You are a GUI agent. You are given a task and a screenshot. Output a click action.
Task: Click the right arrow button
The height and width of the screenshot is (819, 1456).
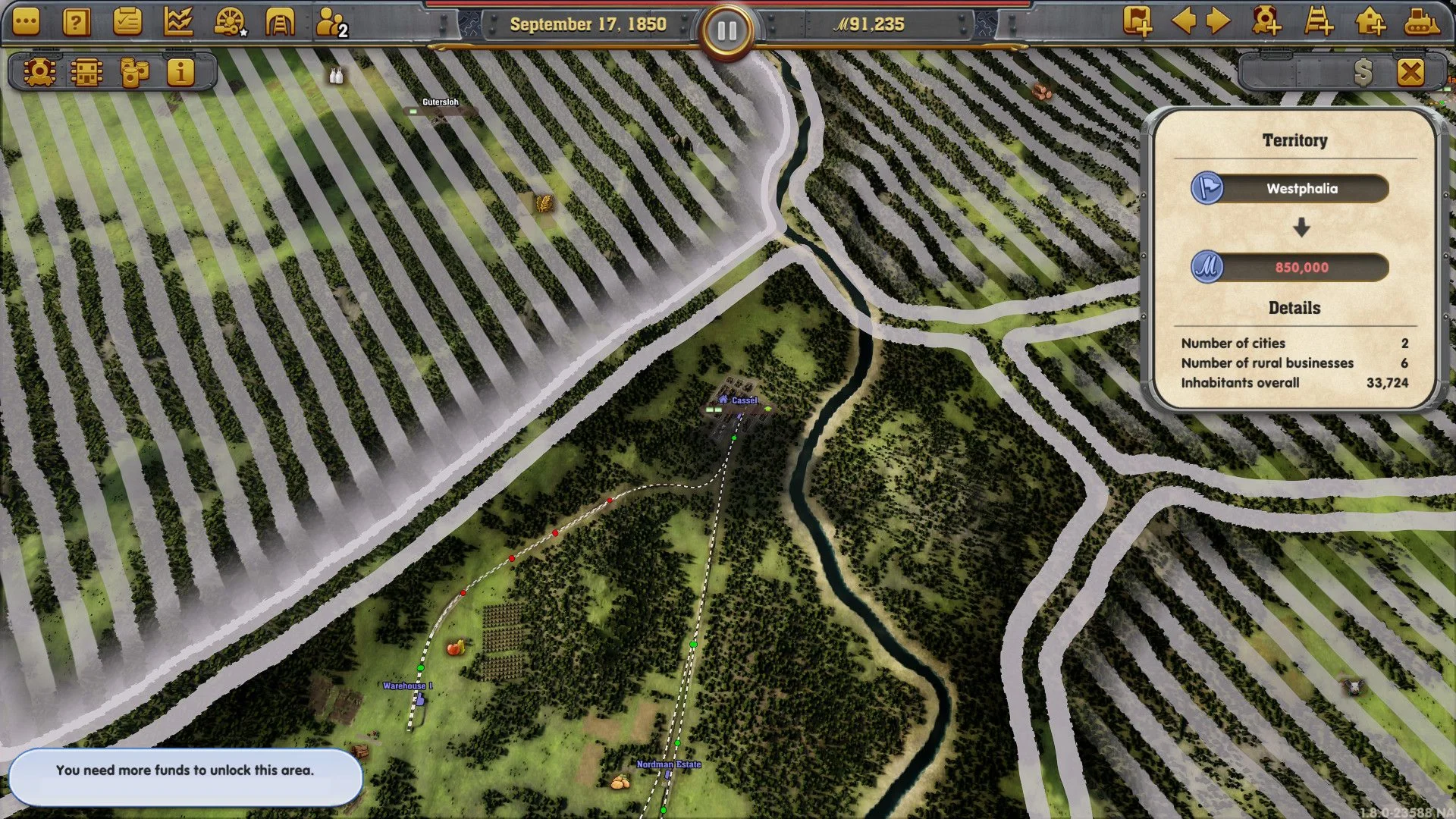[x=1218, y=21]
